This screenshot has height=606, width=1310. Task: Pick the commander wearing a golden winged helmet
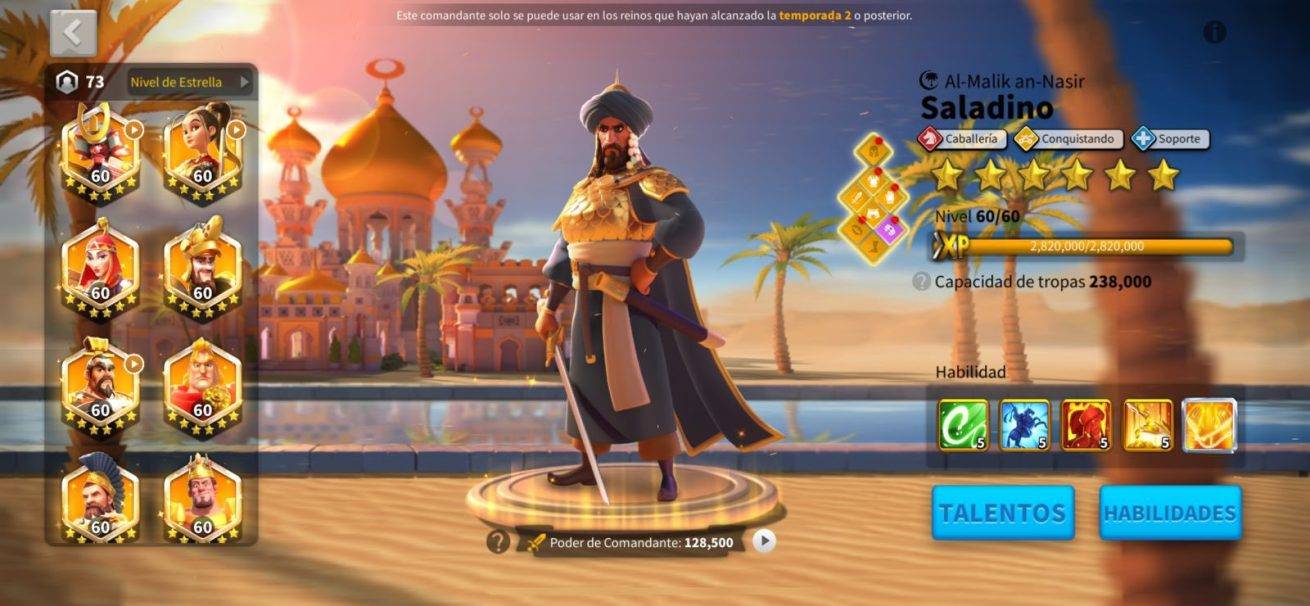point(202,267)
